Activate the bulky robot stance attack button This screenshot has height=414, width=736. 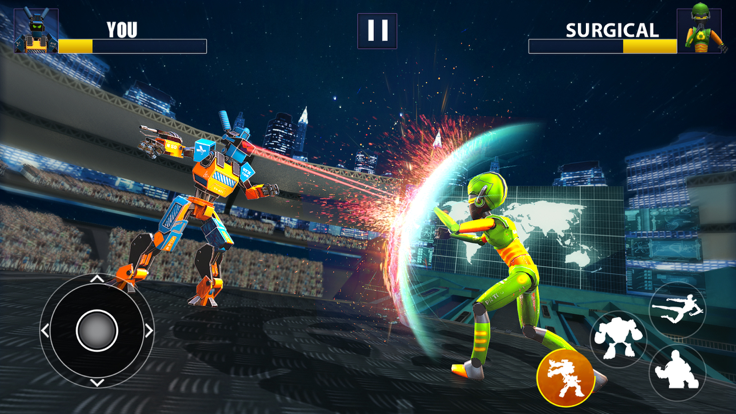[x=617, y=339]
